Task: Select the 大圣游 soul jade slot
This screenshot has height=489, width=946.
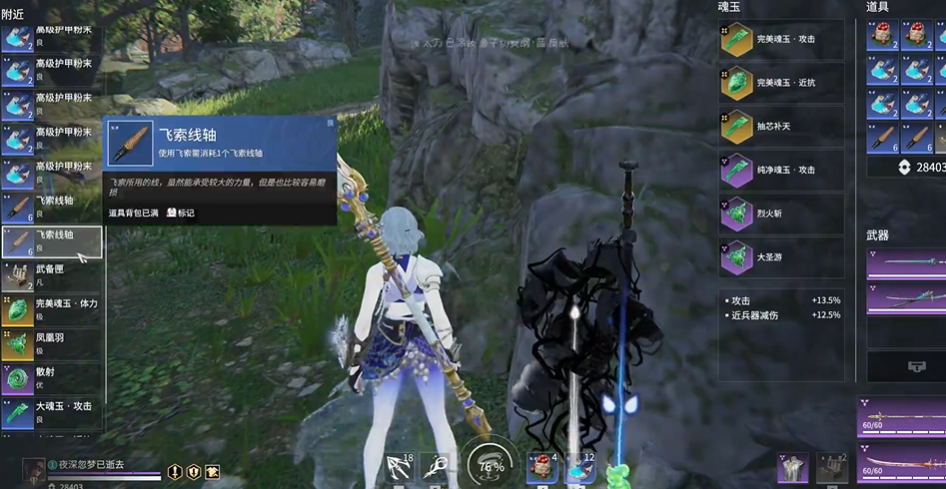Action: point(781,257)
